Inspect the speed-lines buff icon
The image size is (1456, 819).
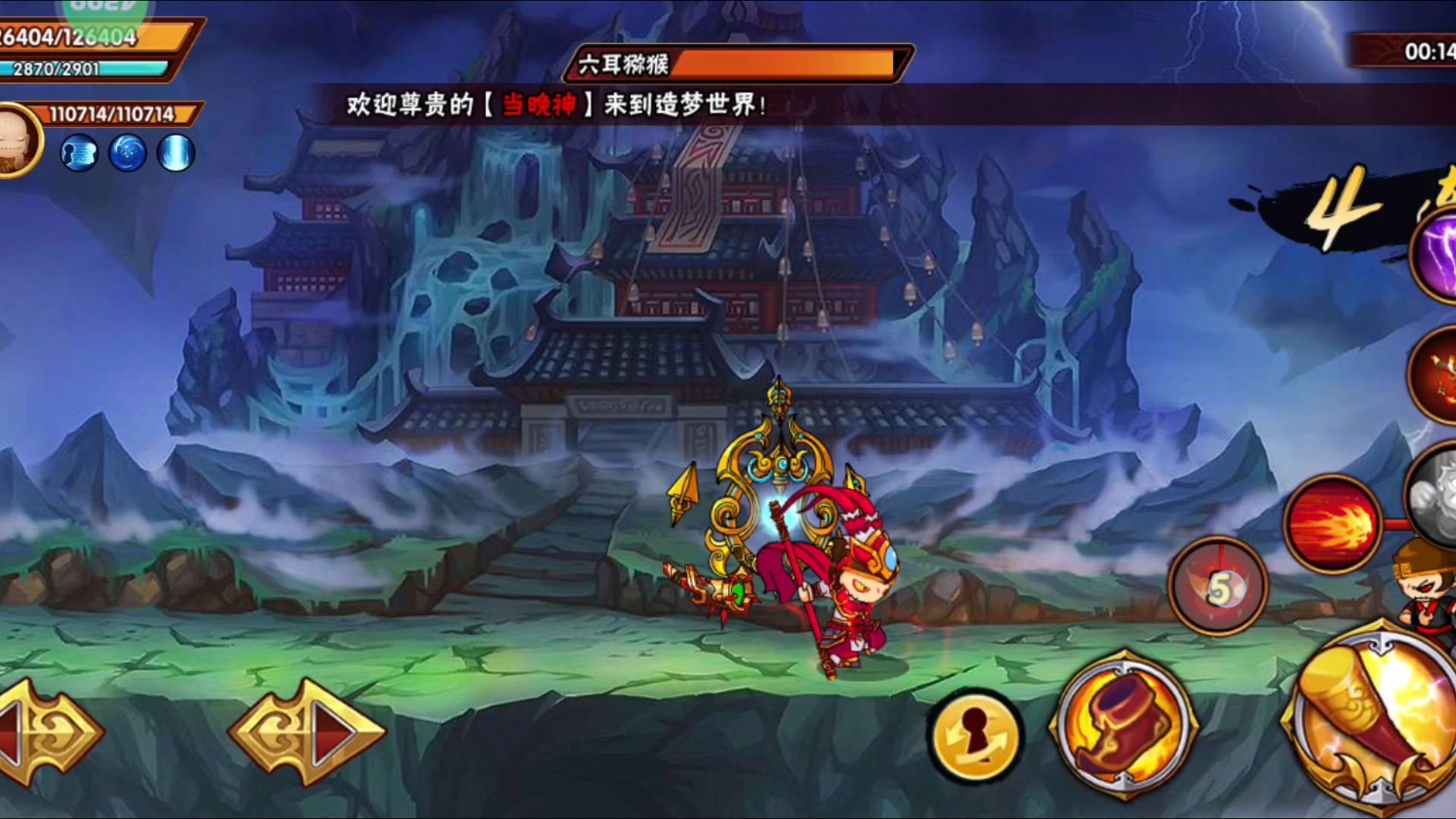tap(80, 152)
